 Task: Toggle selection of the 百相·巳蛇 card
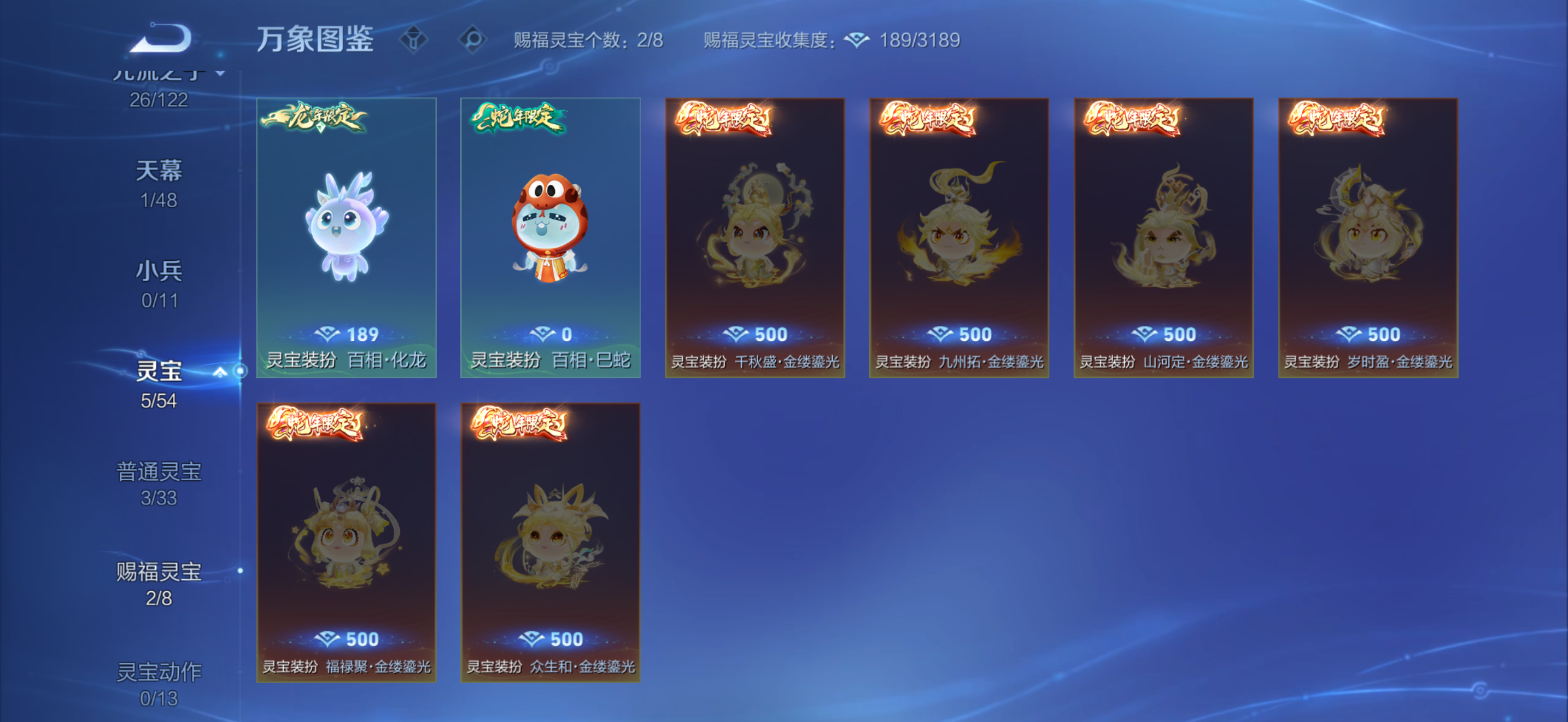550,237
